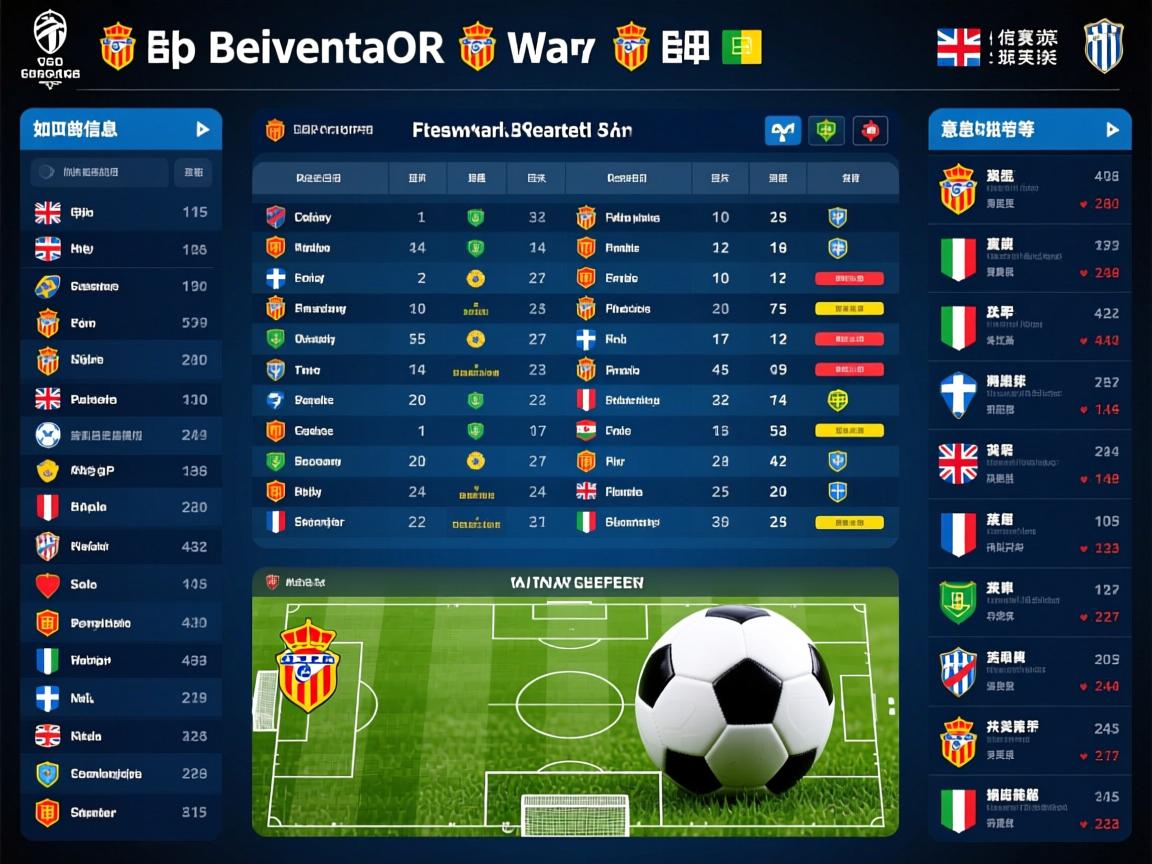Pick the left list entry with value 432

coord(121,547)
